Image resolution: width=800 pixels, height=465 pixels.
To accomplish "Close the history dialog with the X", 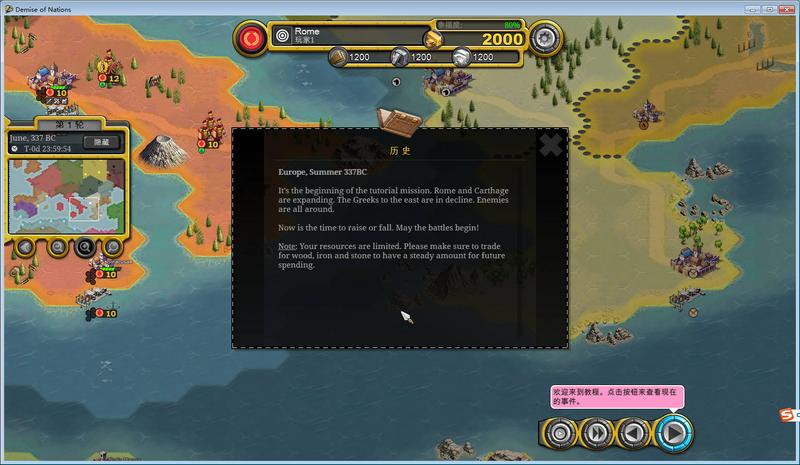I will tap(550, 146).
